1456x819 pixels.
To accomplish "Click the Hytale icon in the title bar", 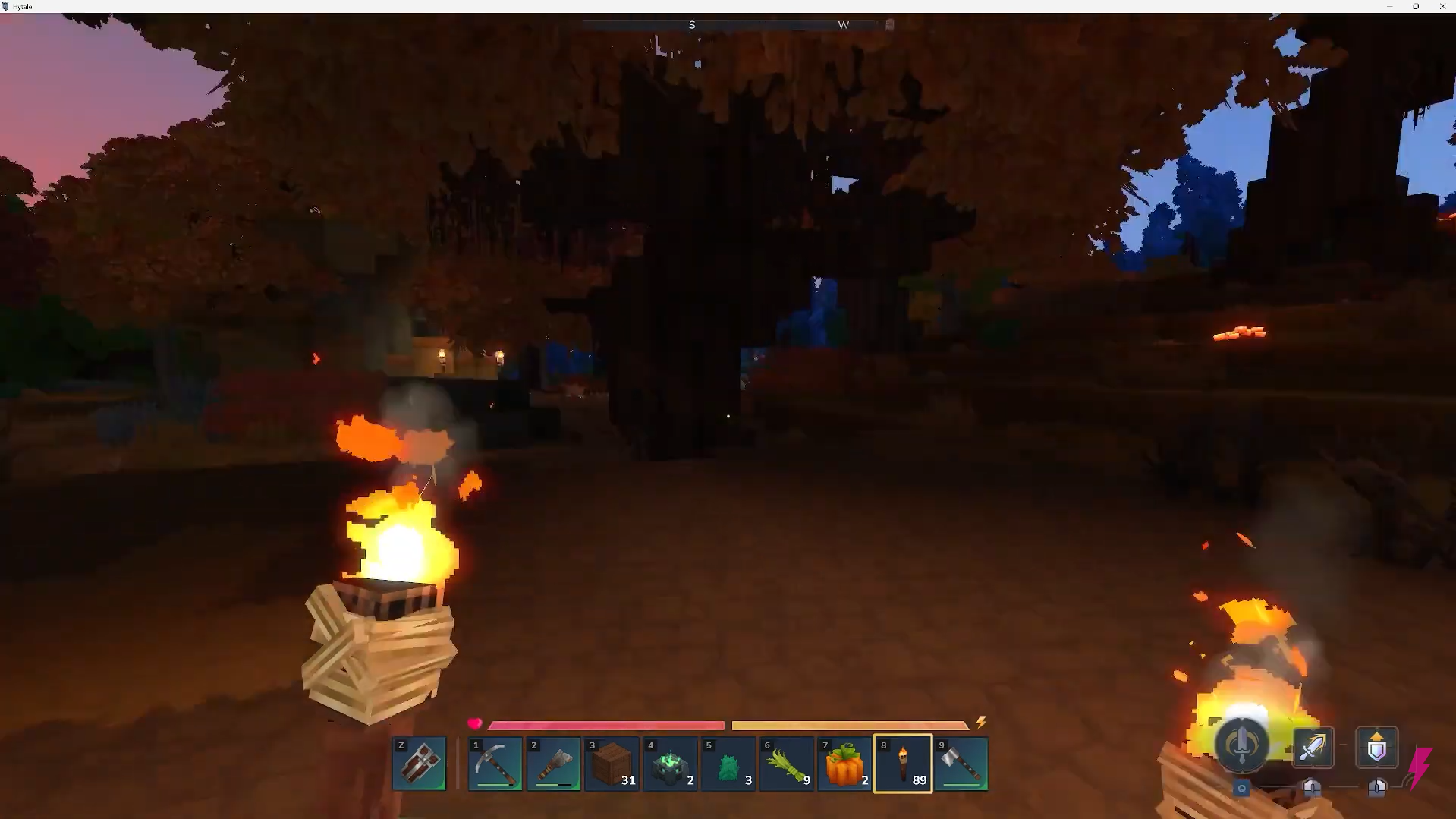I will coord(6,6).
